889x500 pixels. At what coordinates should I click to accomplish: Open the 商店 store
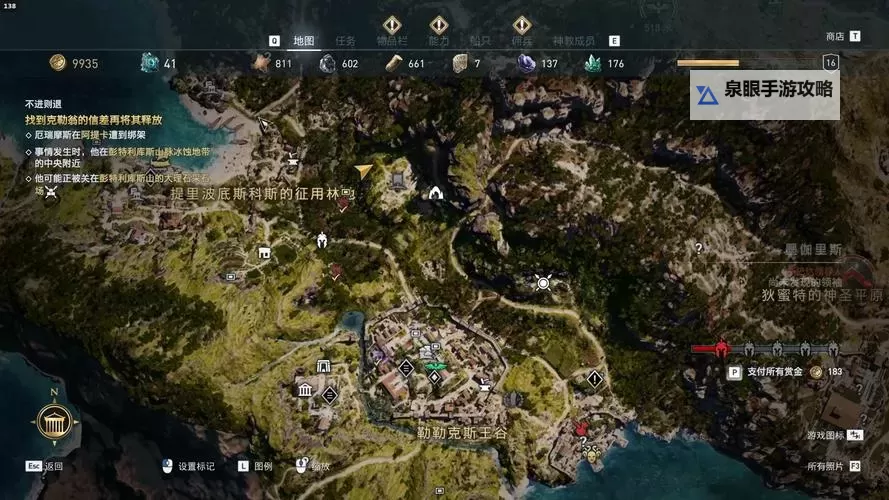pyautogui.click(x=835, y=36)
